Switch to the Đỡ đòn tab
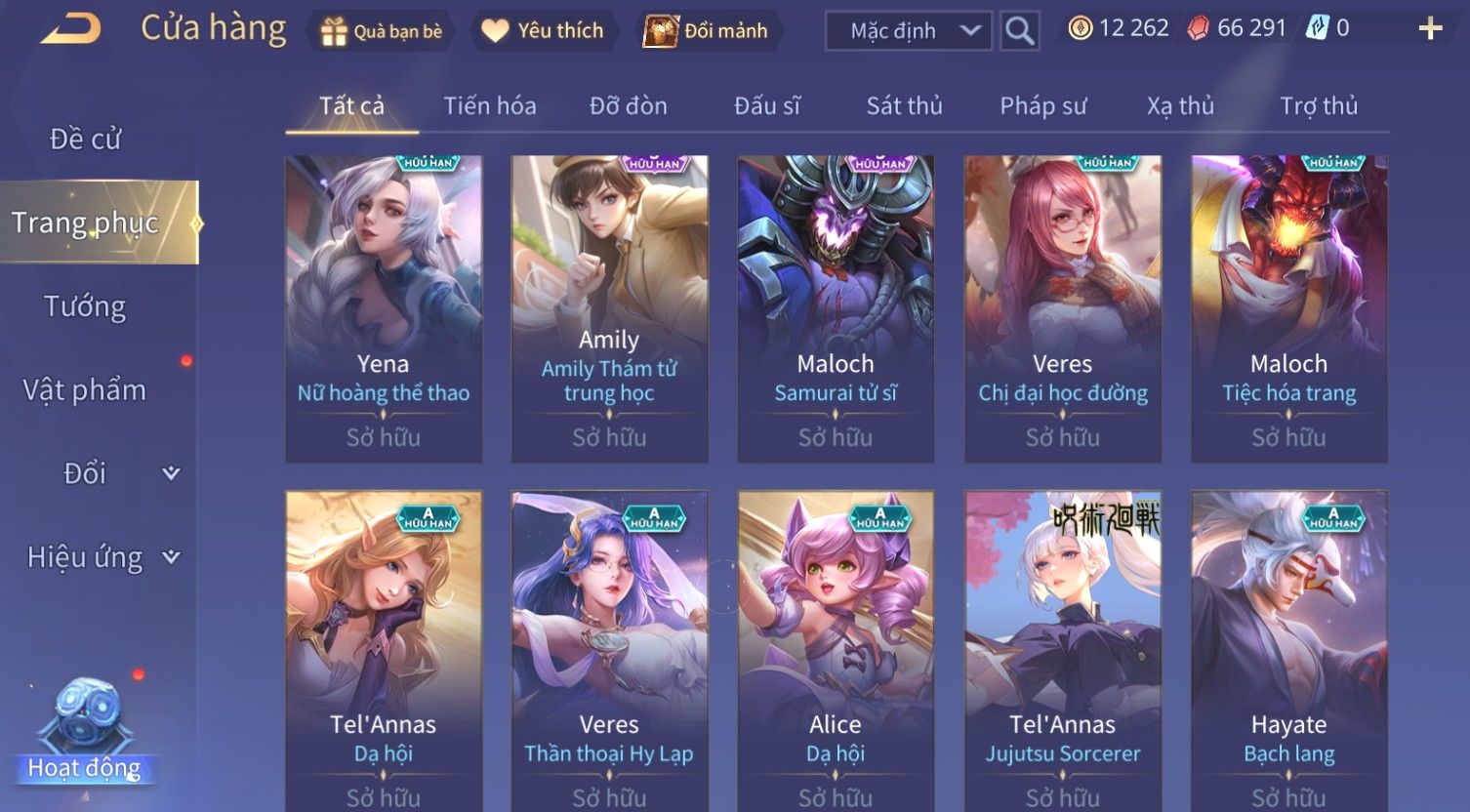This screenshot has width=1470, height=812. click(629, 105)
